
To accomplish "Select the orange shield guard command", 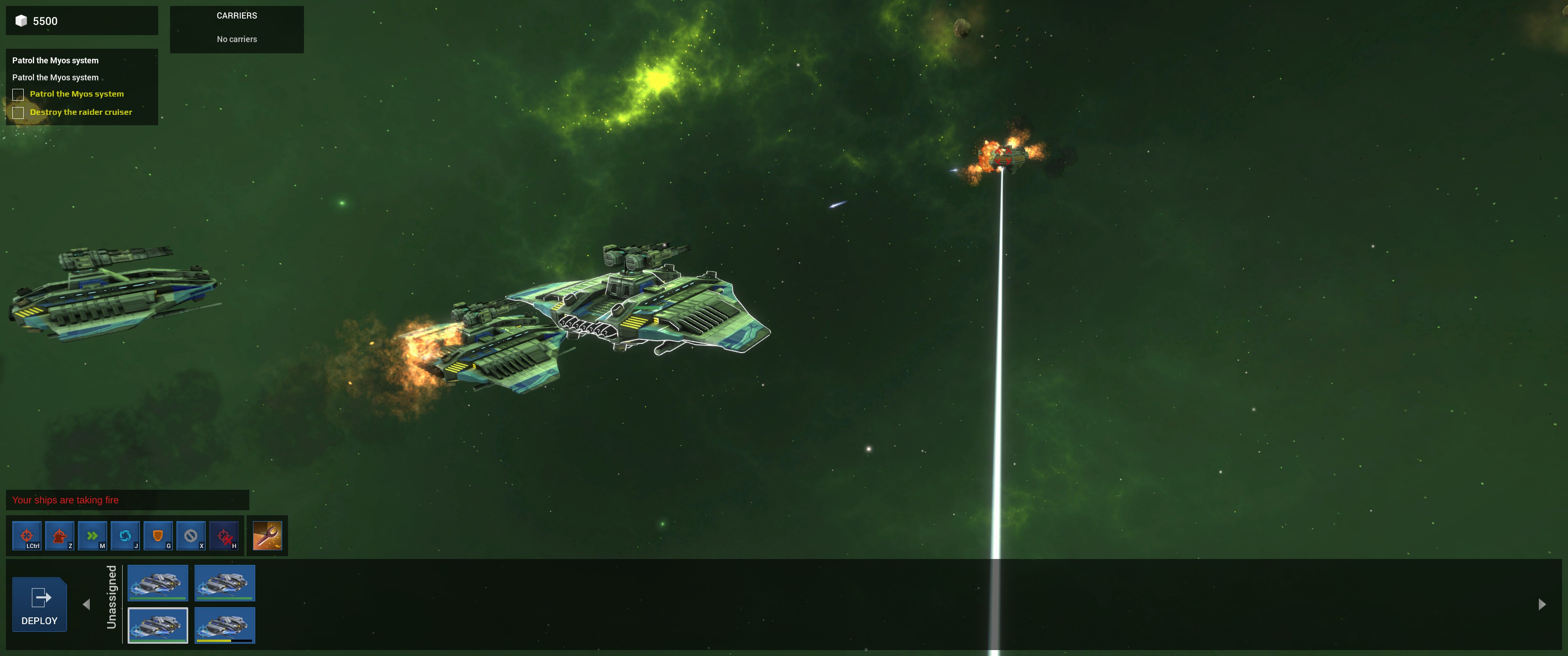I will click(x=158, y=536).
